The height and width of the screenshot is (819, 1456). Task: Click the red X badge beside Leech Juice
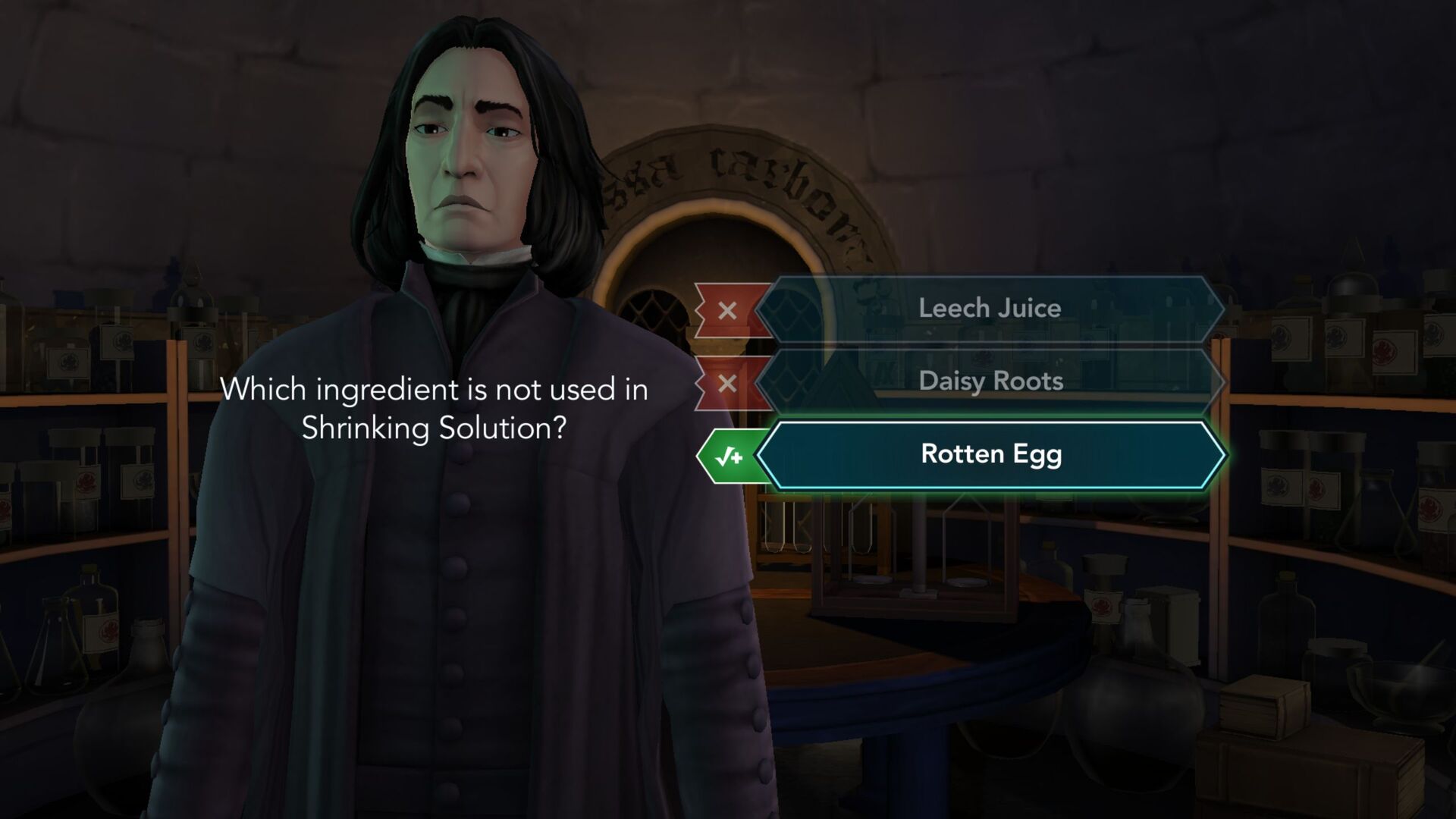(728, 308)
